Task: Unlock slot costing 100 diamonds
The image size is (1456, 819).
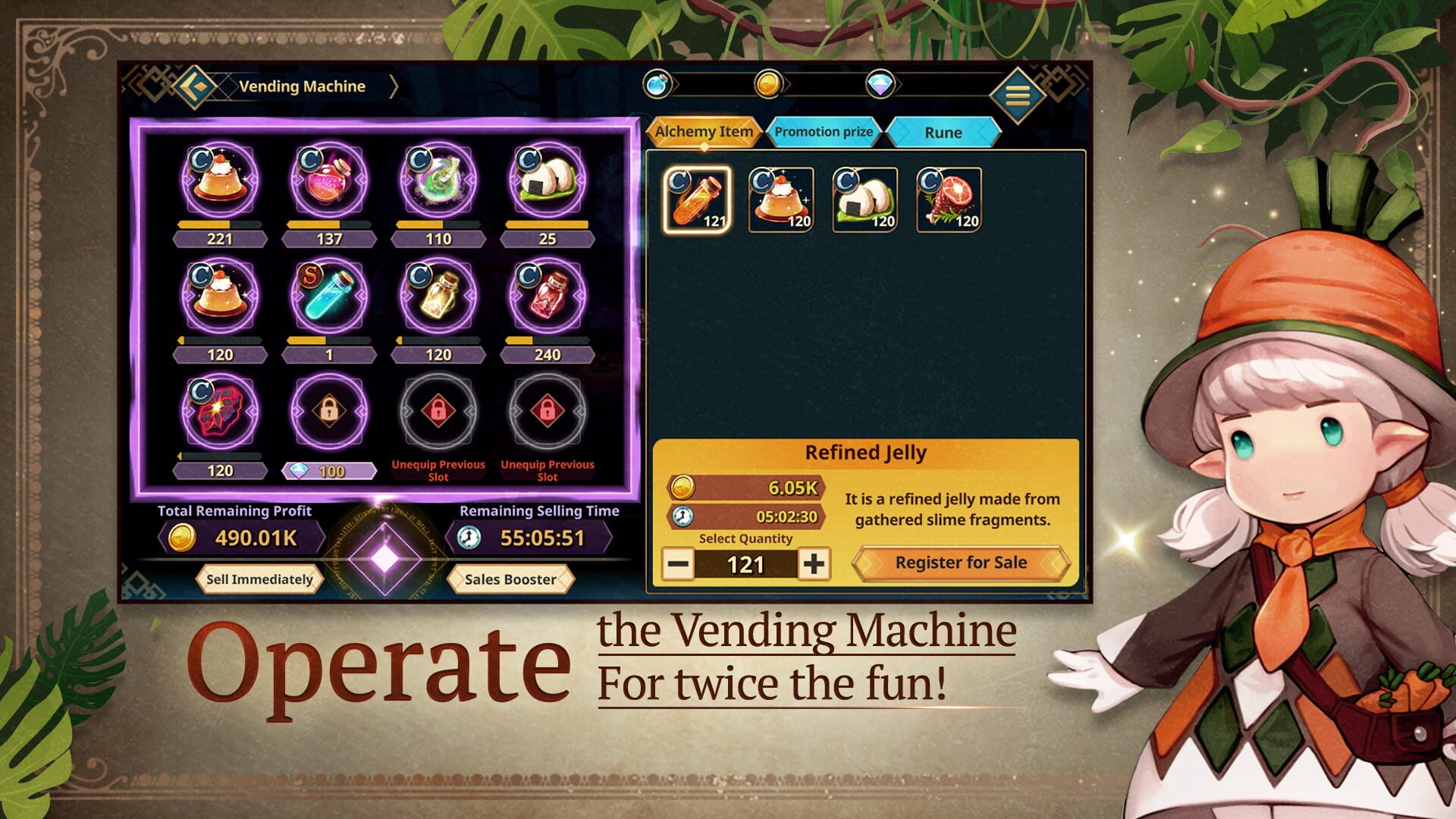Action: pos(329,470)
